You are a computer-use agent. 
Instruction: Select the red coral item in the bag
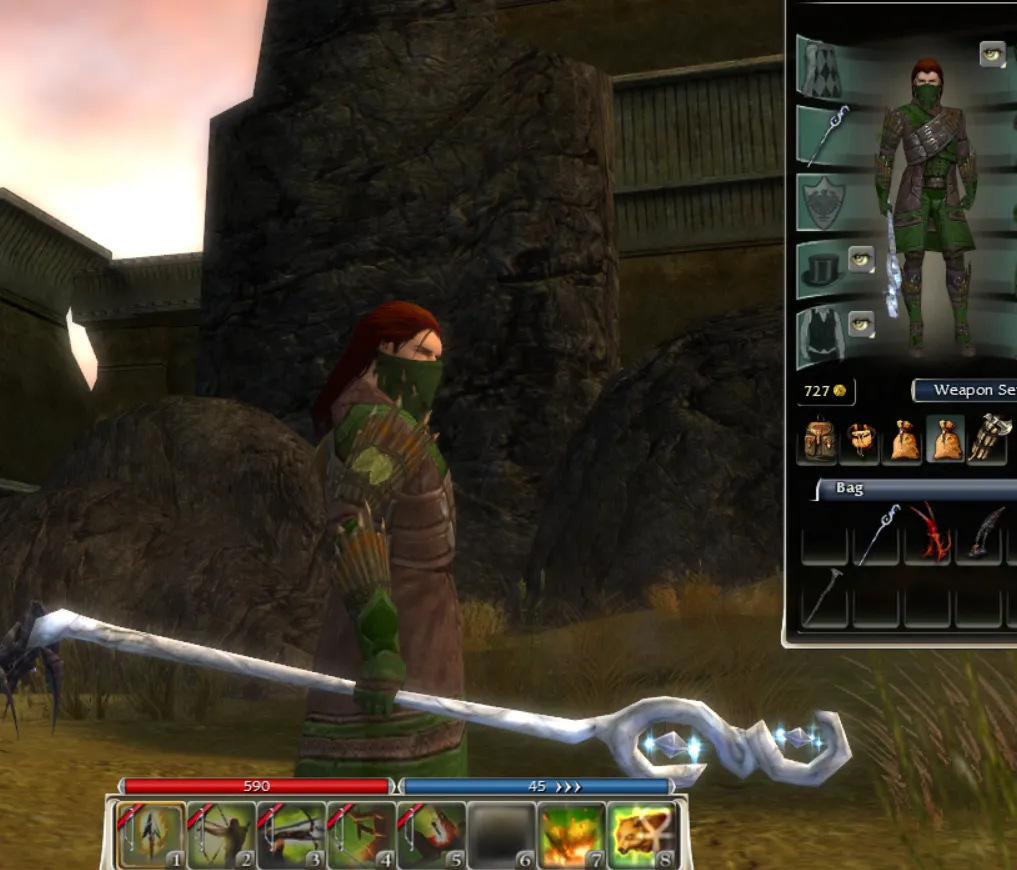coord(928,533)
